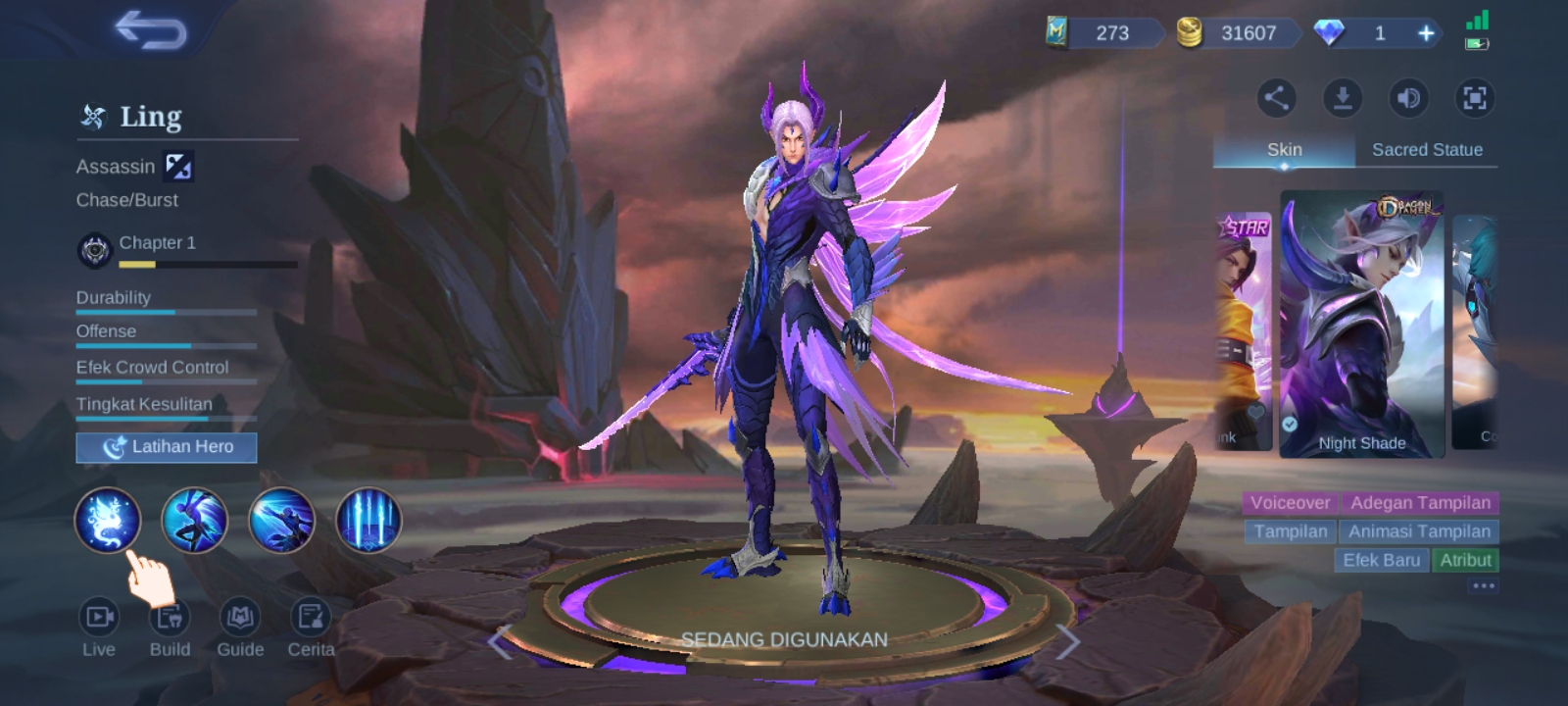1568x706 pixels.
Task: Click the fullscreen view icon
Action: (1474, 99)
